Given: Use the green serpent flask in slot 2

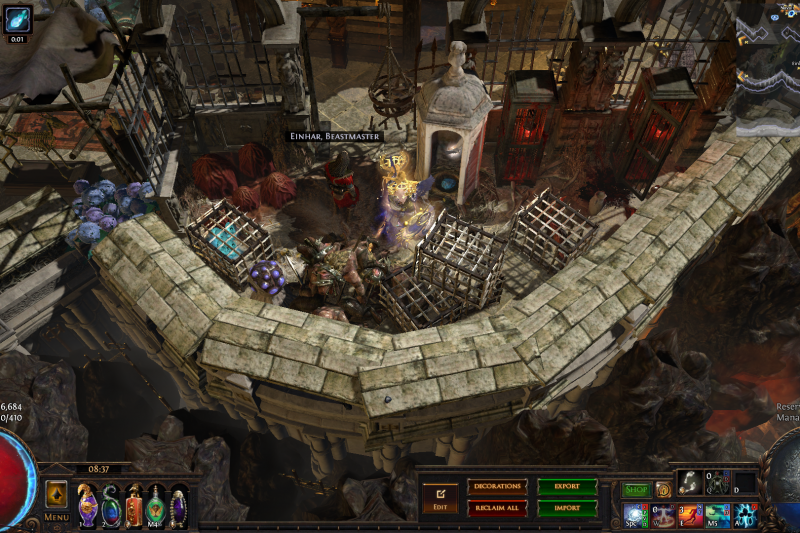Looking at the screenshot, I should coord(110,505).
